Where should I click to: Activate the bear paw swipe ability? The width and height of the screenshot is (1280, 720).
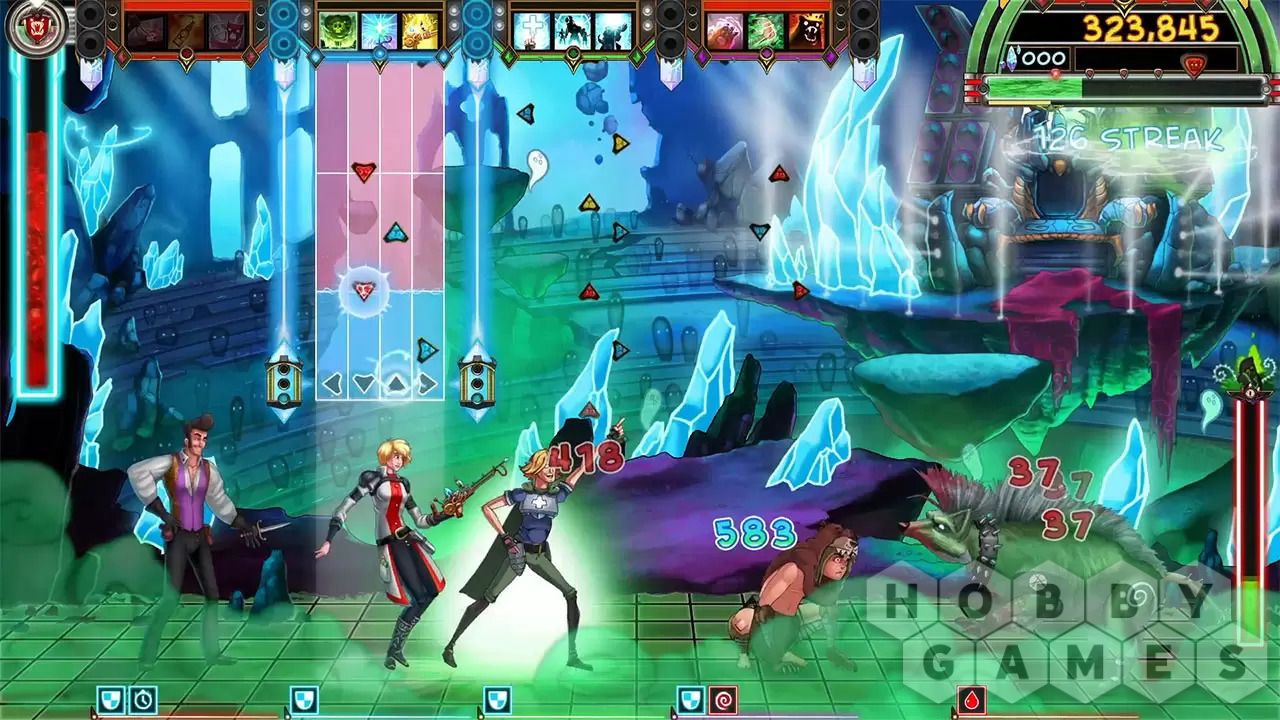(724, 31)
